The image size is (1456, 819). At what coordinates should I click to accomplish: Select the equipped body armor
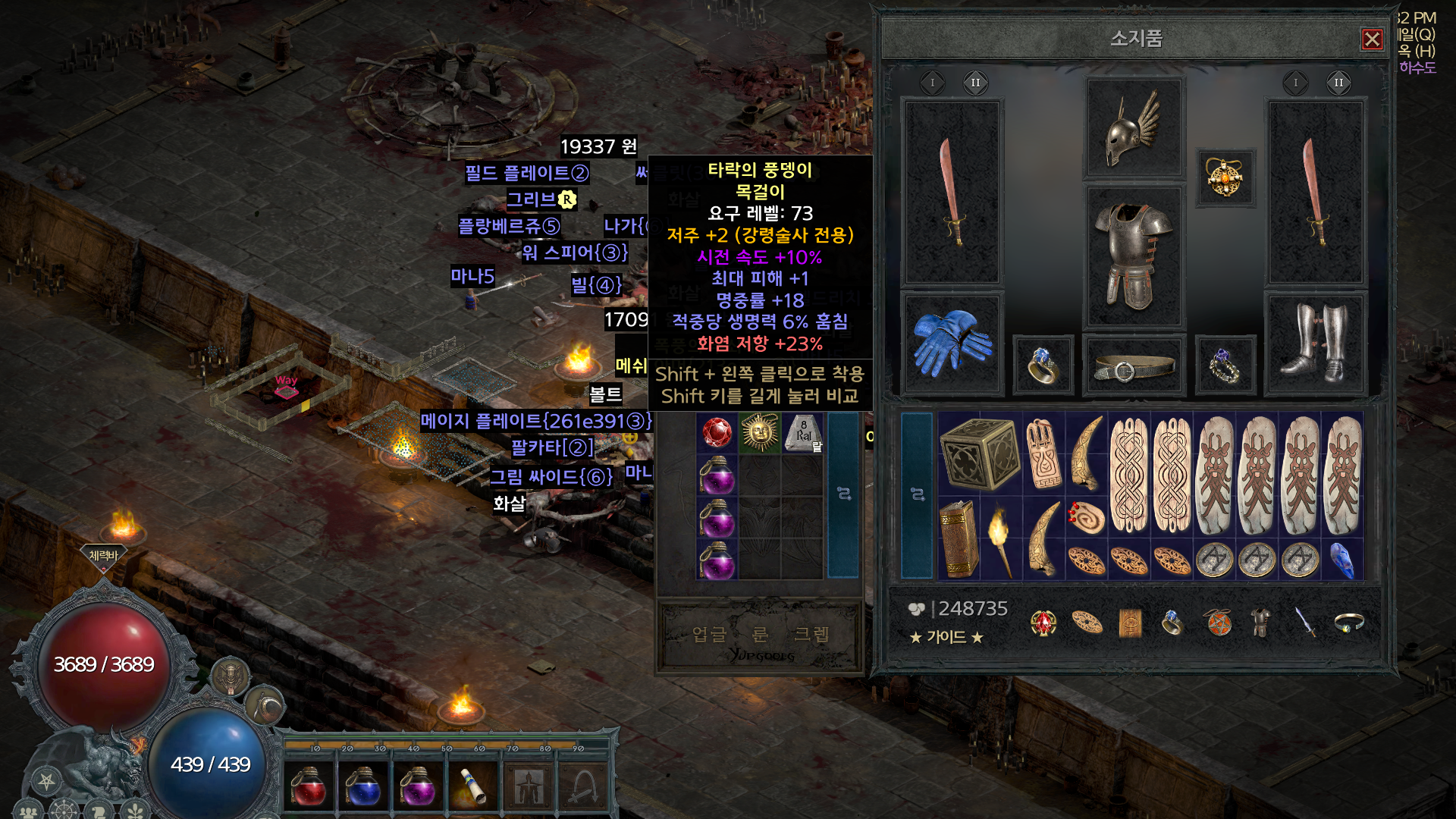[1134, 256]
